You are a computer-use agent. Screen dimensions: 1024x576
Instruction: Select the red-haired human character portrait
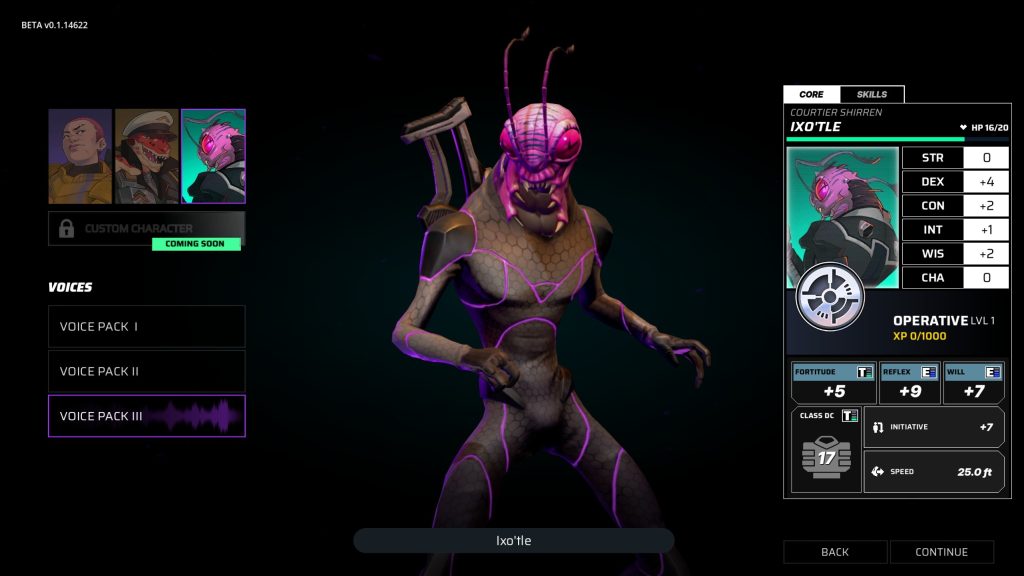pos(80,156)
